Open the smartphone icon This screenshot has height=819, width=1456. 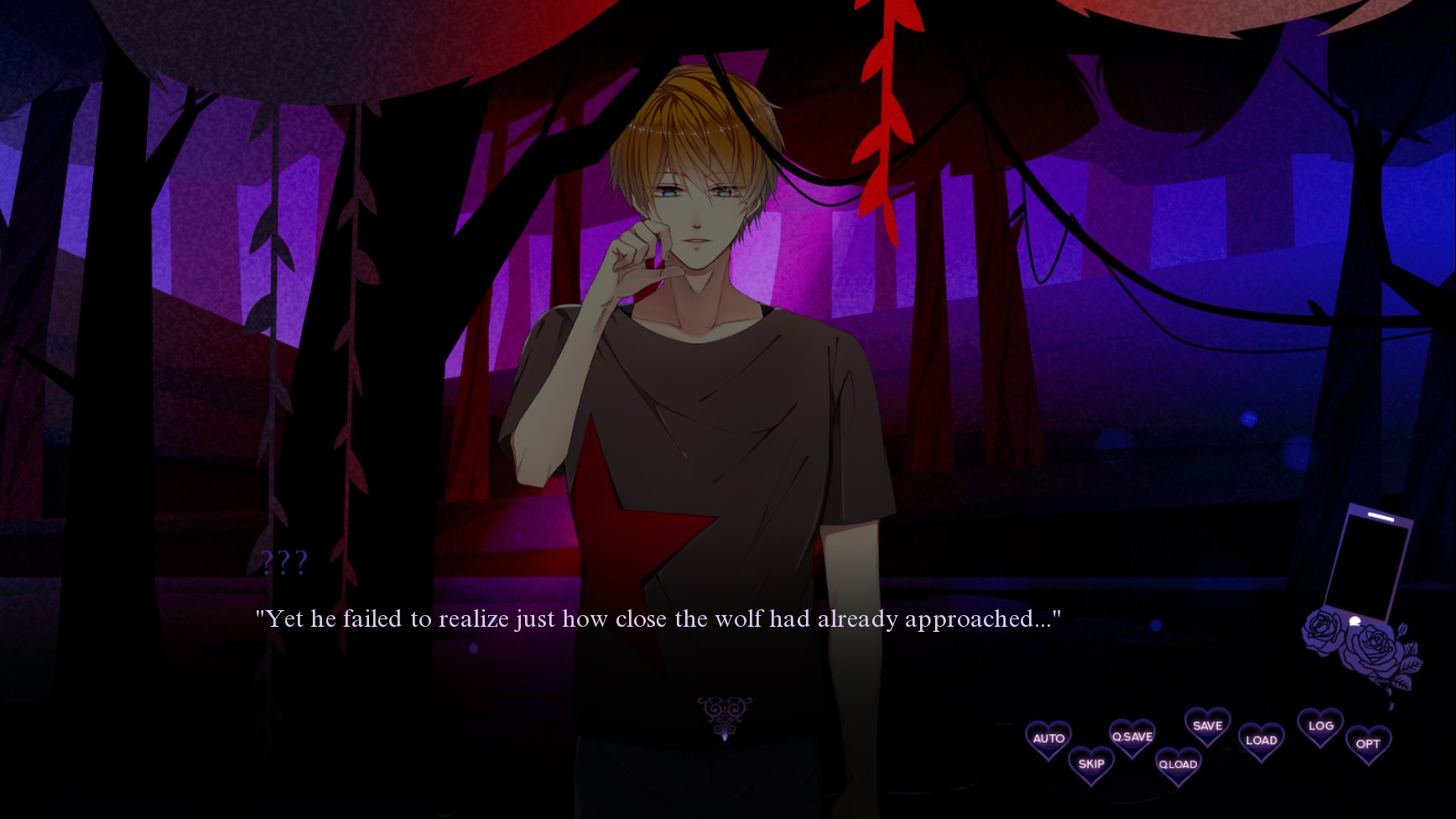1367,564
